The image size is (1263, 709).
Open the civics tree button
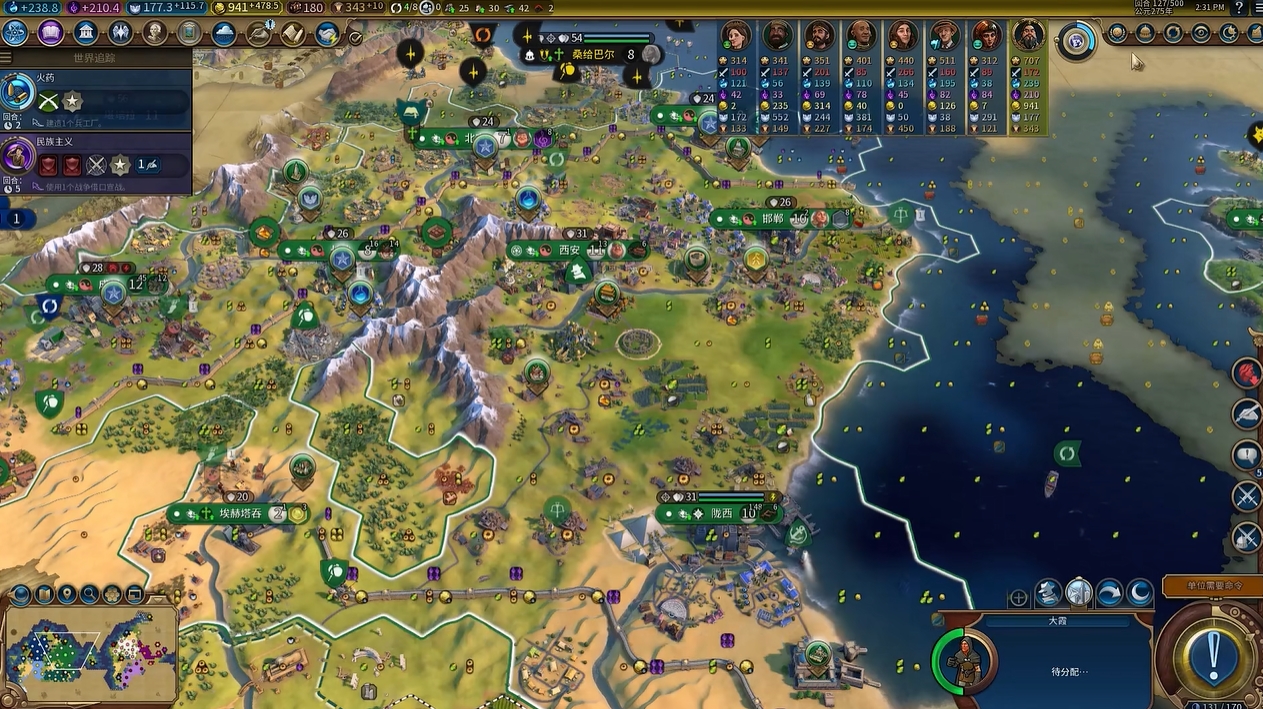(51, 33)
